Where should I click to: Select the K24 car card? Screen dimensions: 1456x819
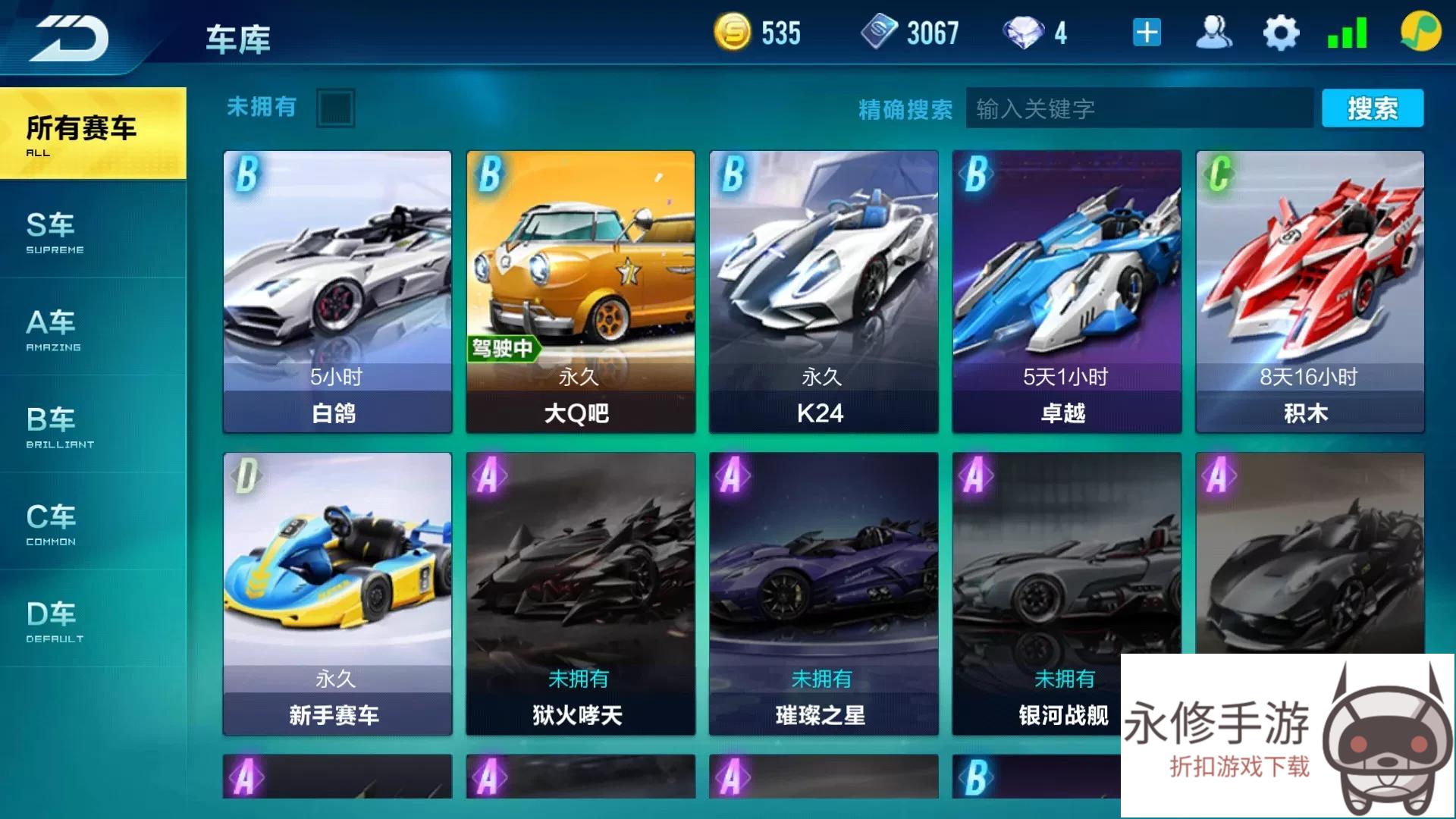(824, 292)
